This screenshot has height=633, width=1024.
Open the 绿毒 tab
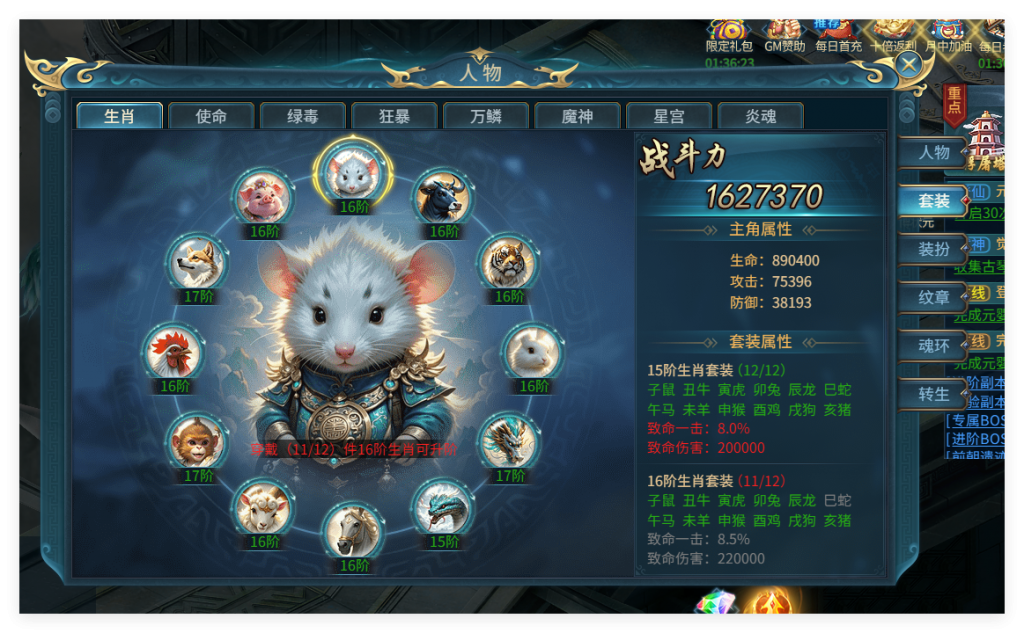click(302, 116)
